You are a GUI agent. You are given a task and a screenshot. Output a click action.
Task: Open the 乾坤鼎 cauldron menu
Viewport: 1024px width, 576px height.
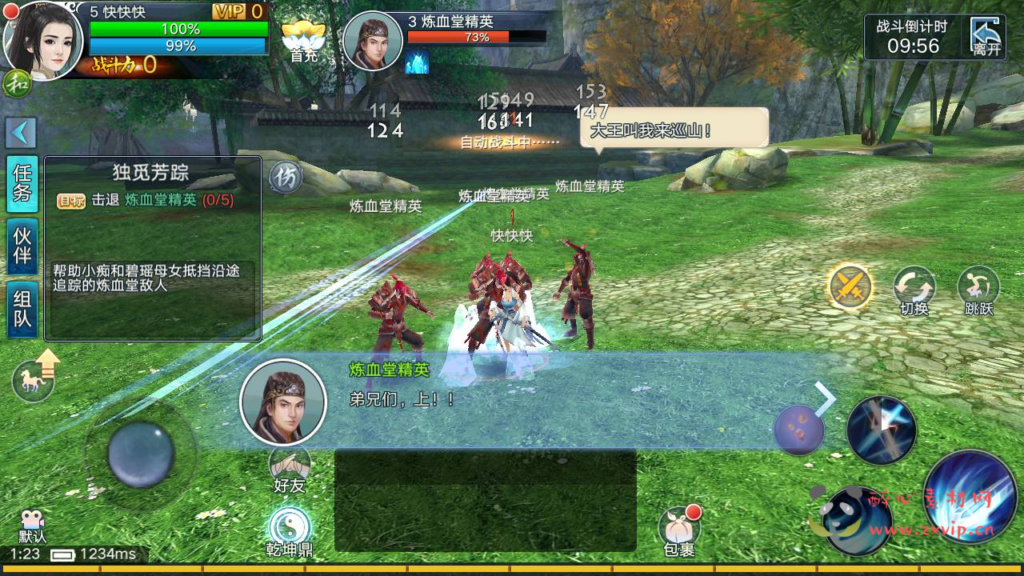tap(289, 530)
